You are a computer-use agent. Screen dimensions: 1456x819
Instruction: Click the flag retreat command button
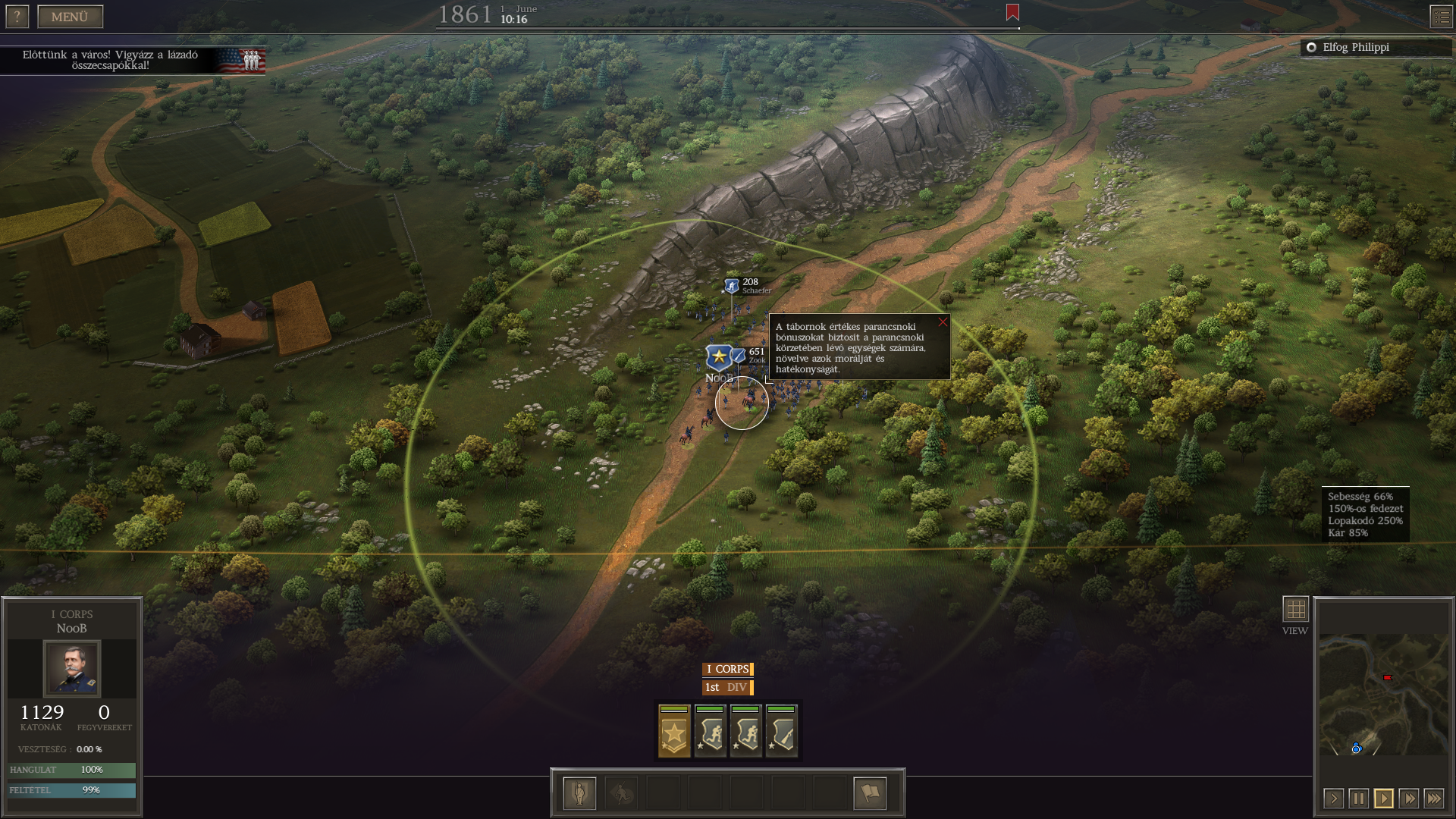(x=870, y=793)
